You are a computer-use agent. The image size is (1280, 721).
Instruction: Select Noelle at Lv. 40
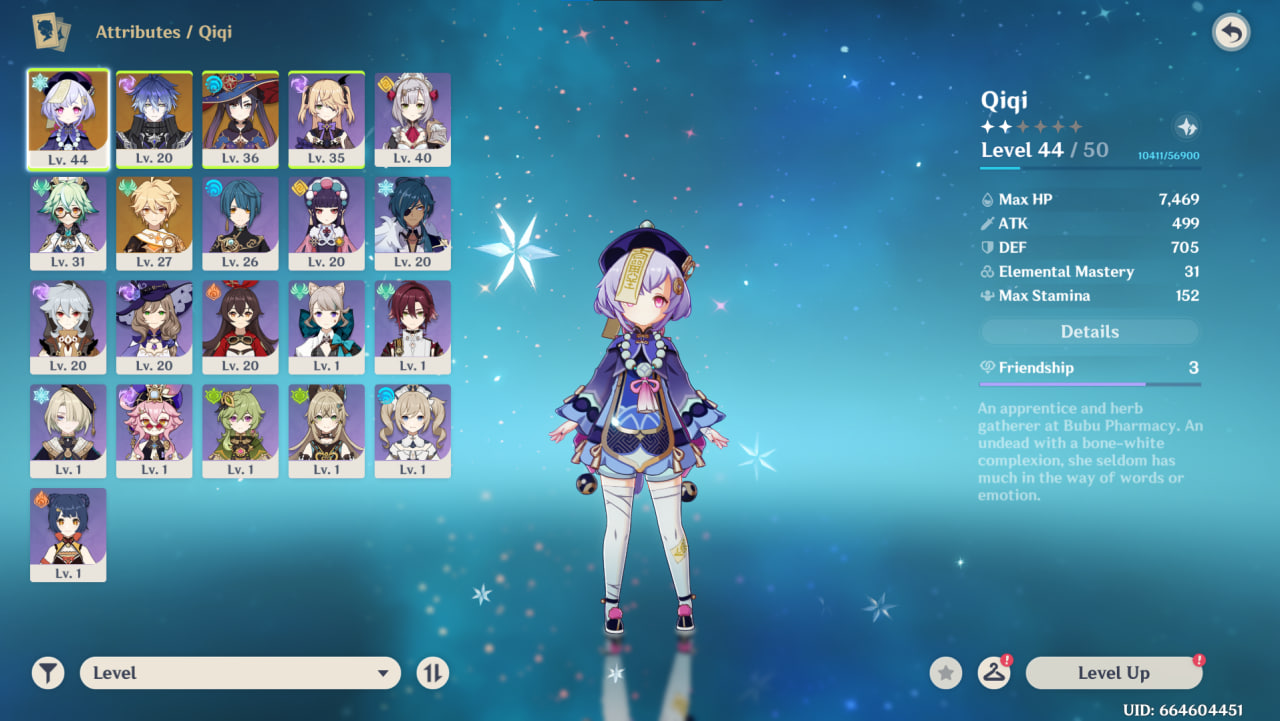click(x=412, y=118)
